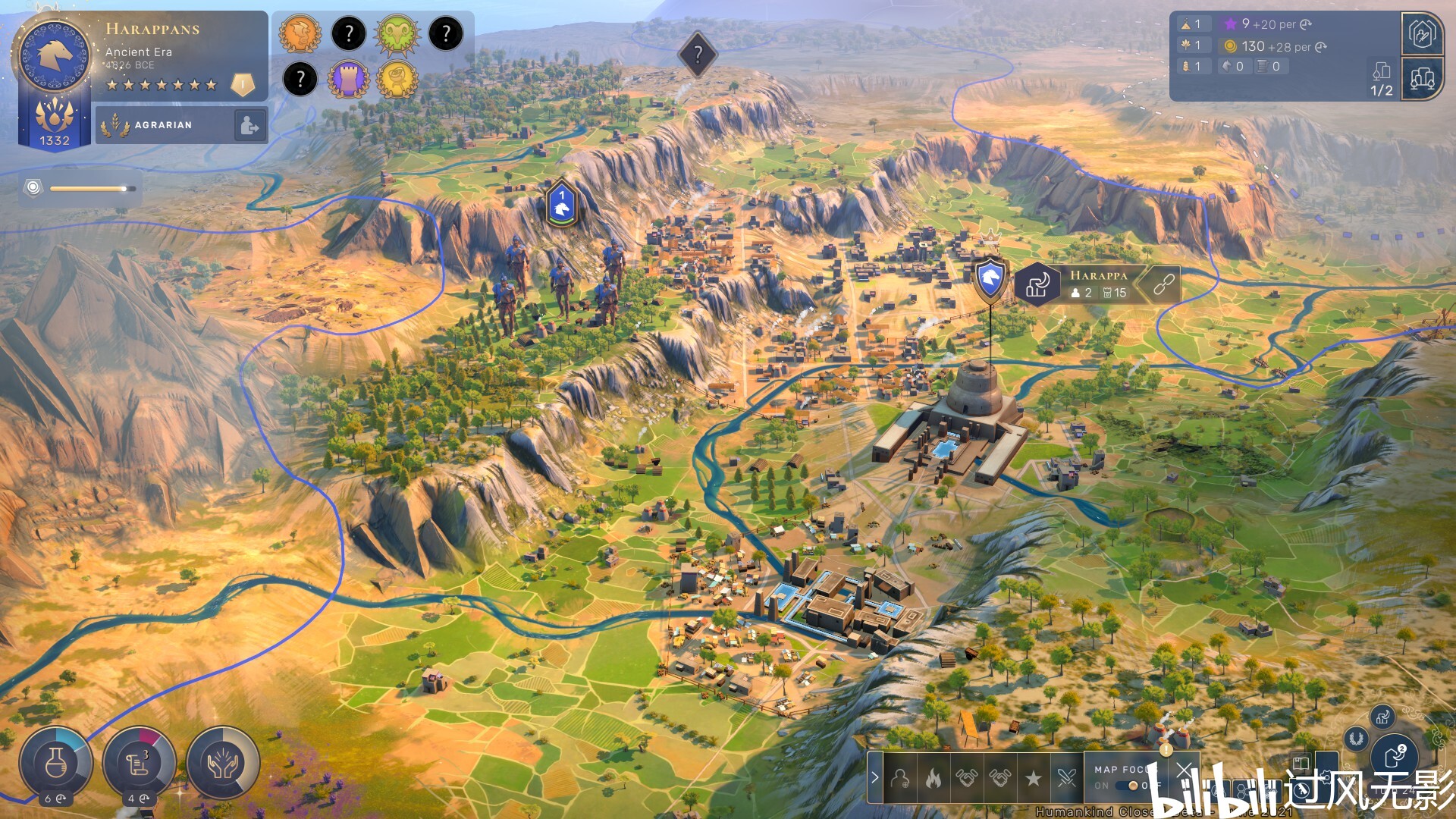The image size is (1456, 819).
Task: Open the Harappans horse emblem
Action: [55, 55]
